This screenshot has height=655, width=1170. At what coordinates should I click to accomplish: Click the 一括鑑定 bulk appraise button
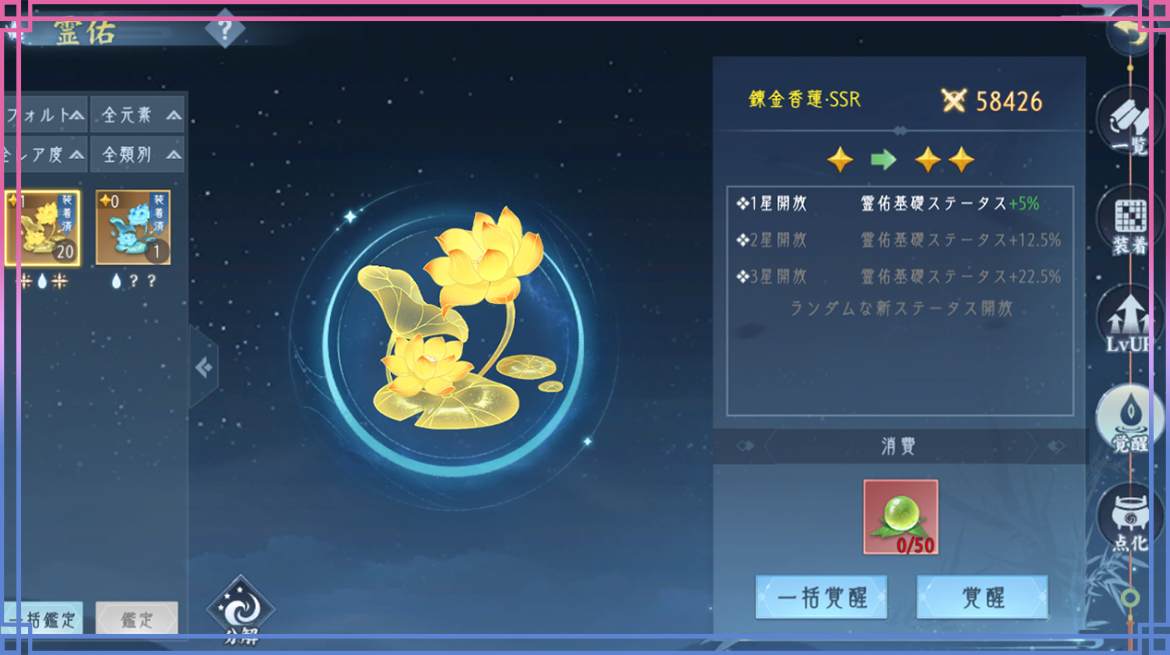point(42,618)
